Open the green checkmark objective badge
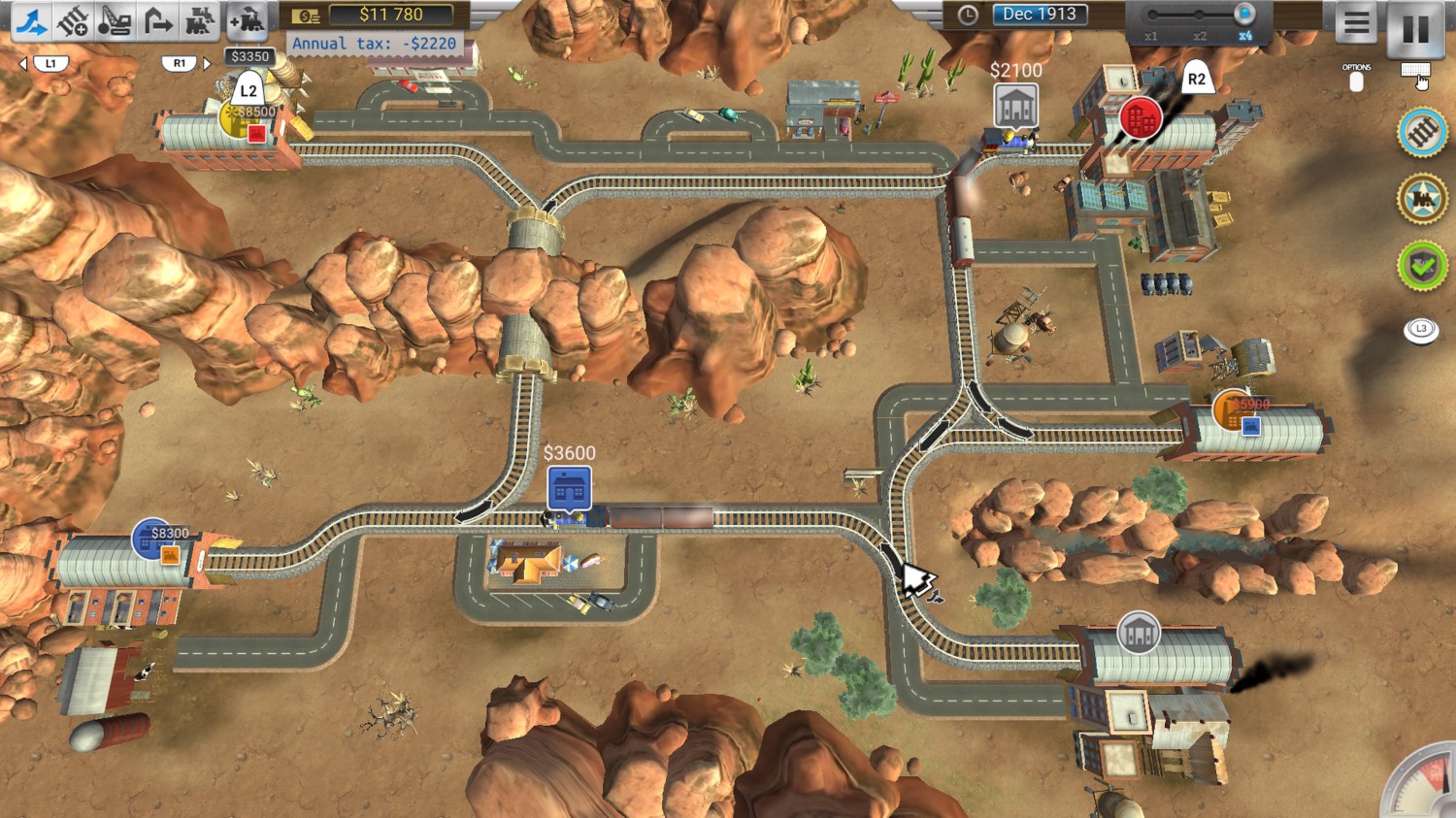 pos(1422,266)
